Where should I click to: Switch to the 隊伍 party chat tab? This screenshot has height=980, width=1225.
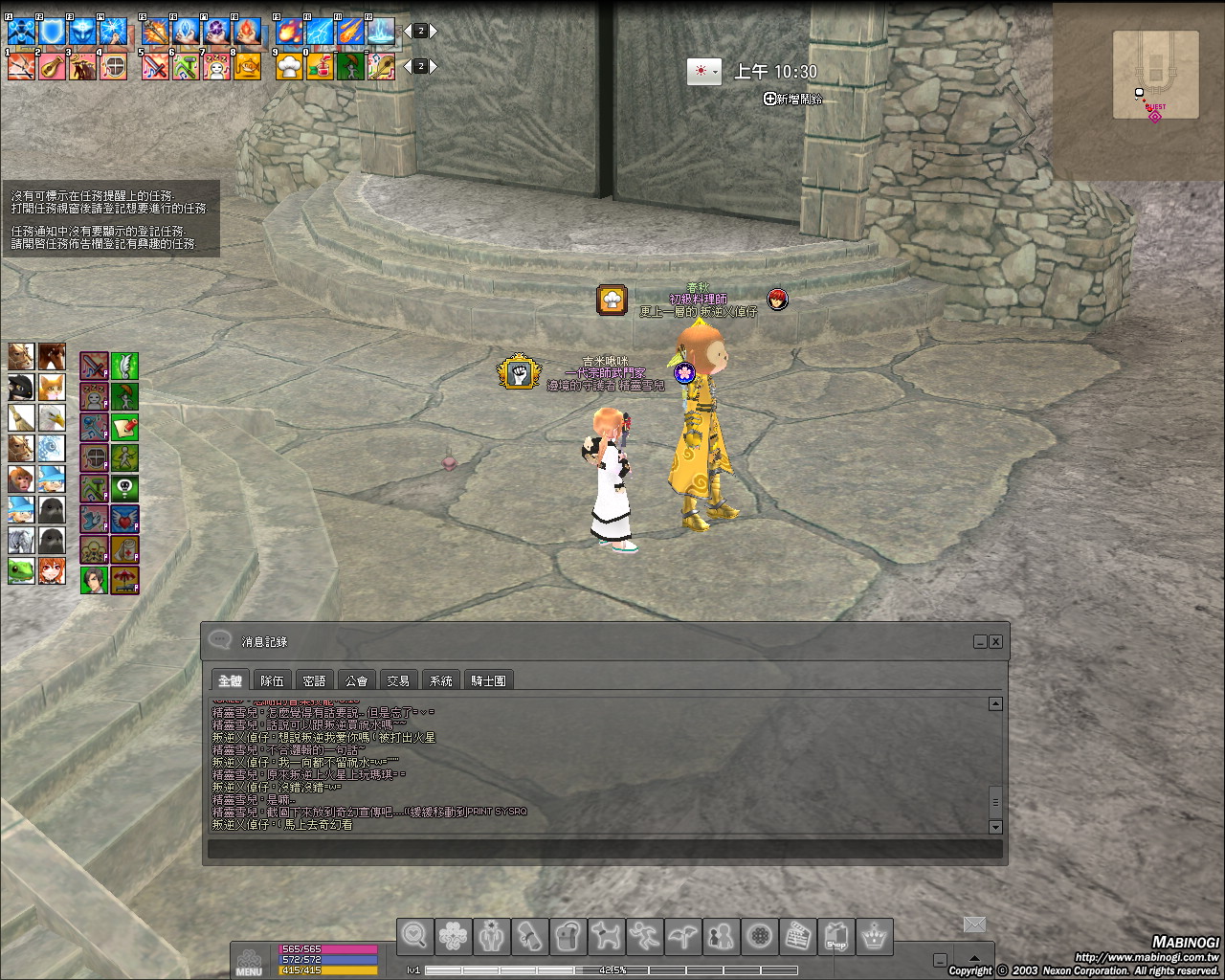click(x=272, y=680)
